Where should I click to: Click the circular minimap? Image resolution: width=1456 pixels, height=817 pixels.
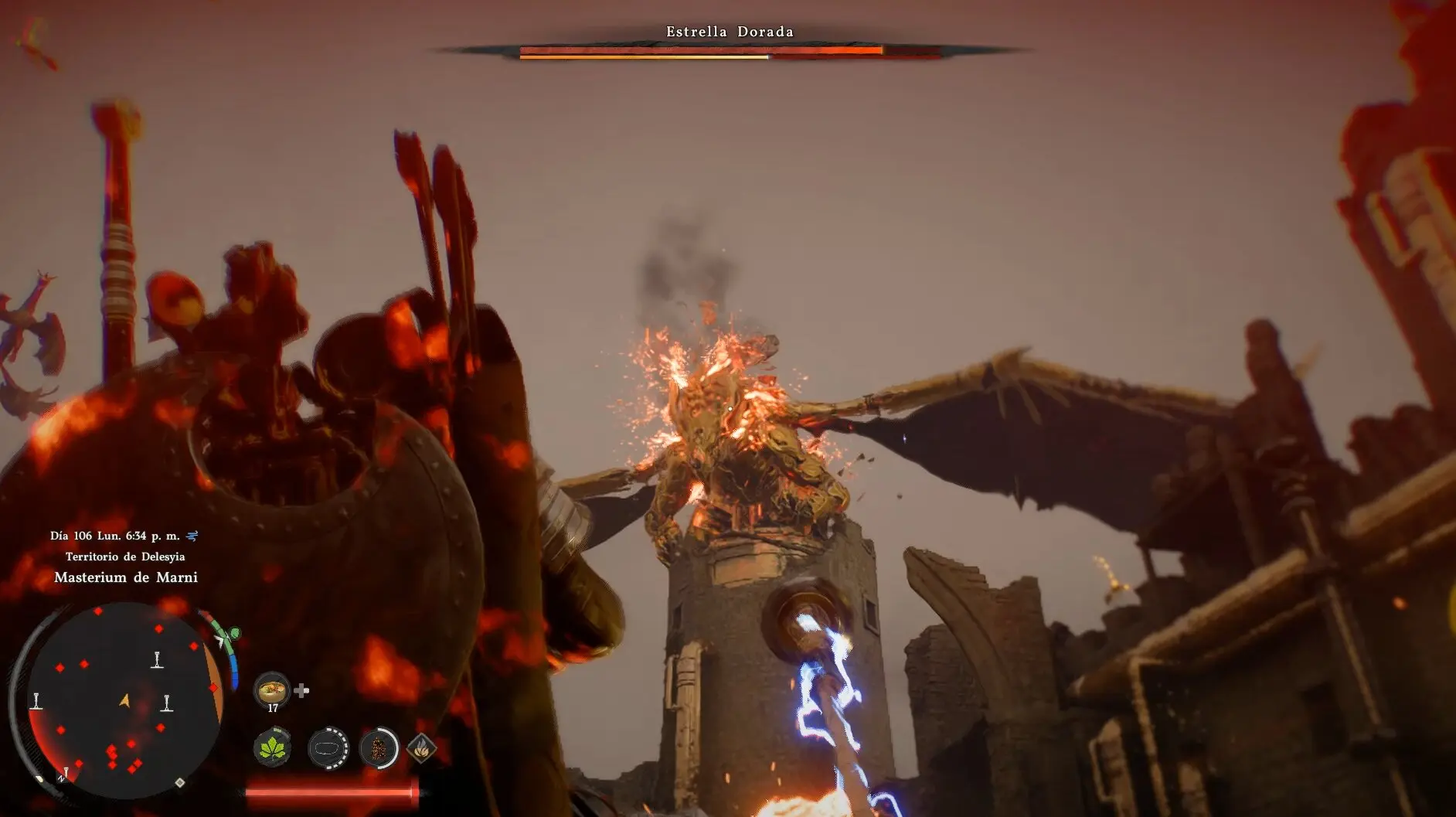(x=124, y=701)
